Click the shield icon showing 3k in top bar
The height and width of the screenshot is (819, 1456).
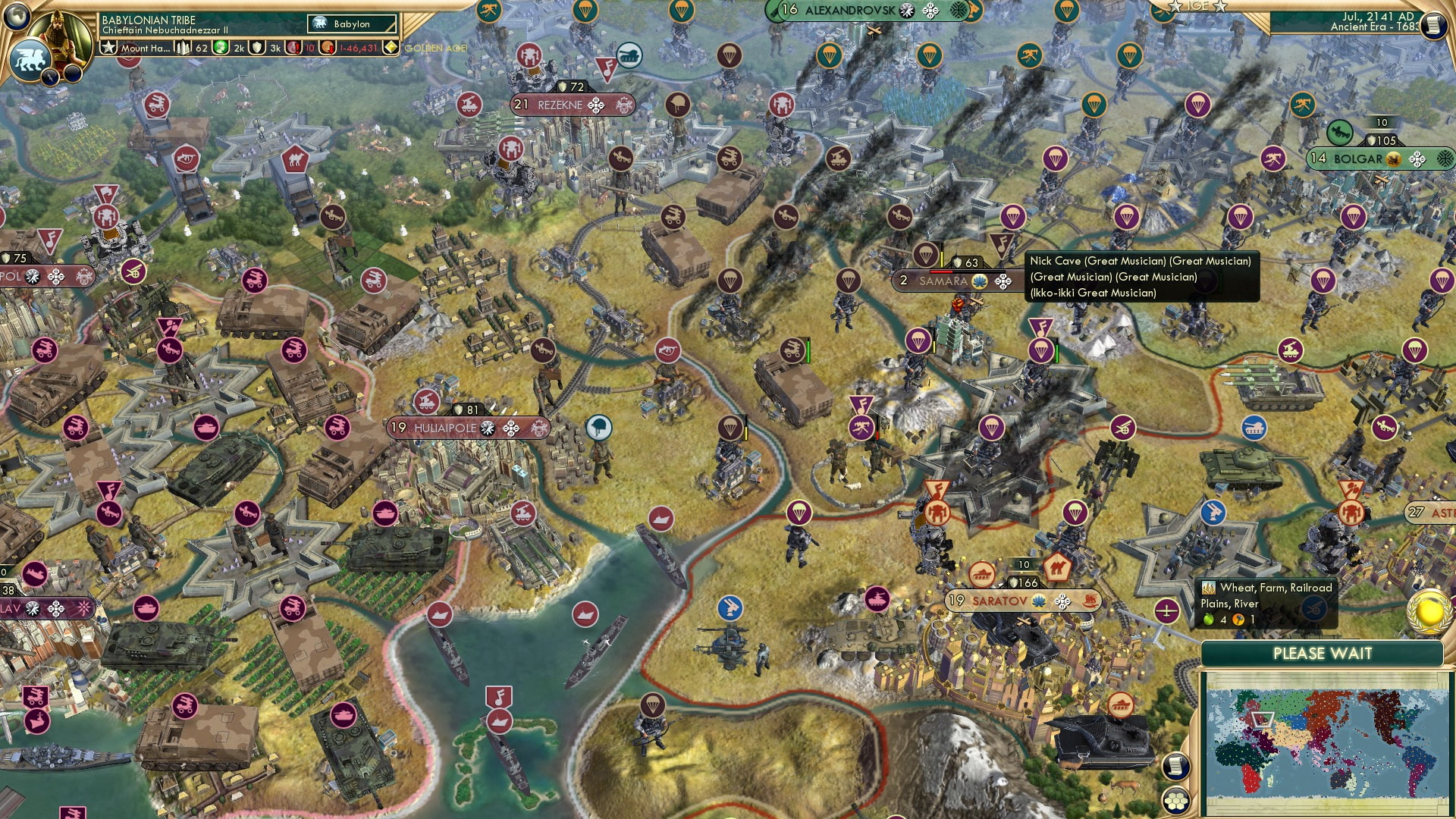[256, 48]
